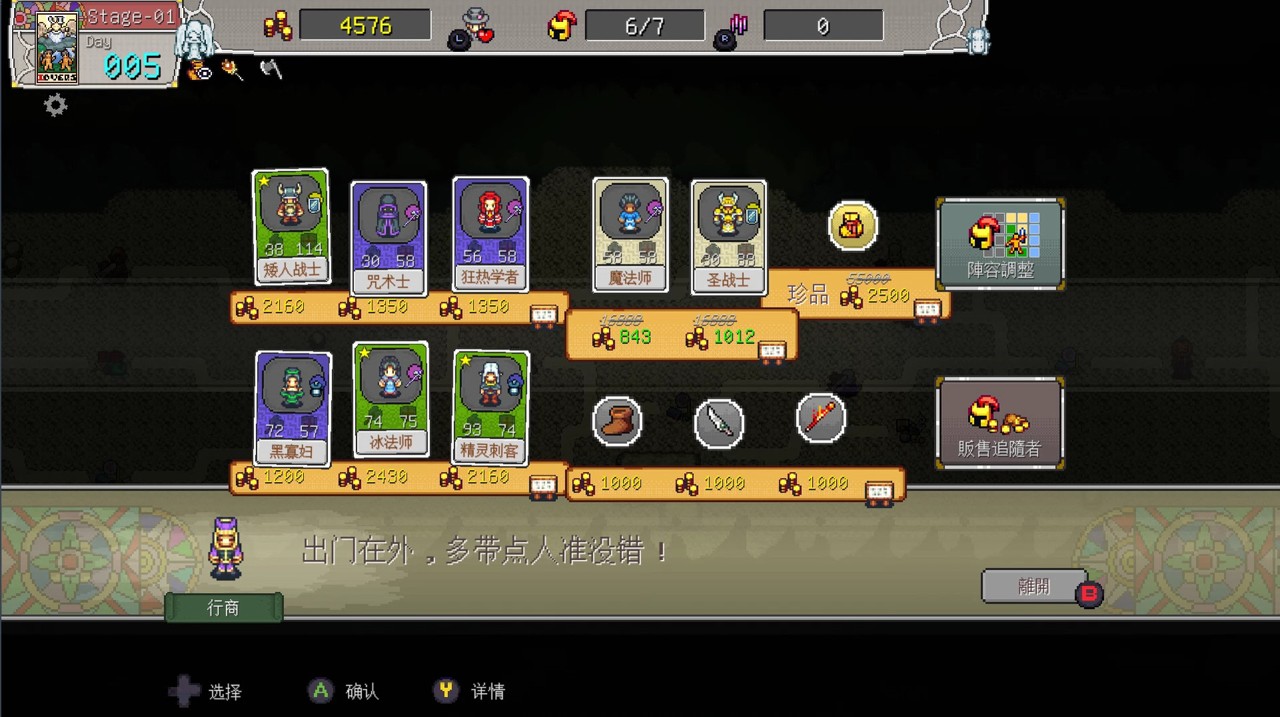Pick the 冰法师 follower card
Image resolution: width=1280 pixels, height=717 pixels.
tap(390, 399)
